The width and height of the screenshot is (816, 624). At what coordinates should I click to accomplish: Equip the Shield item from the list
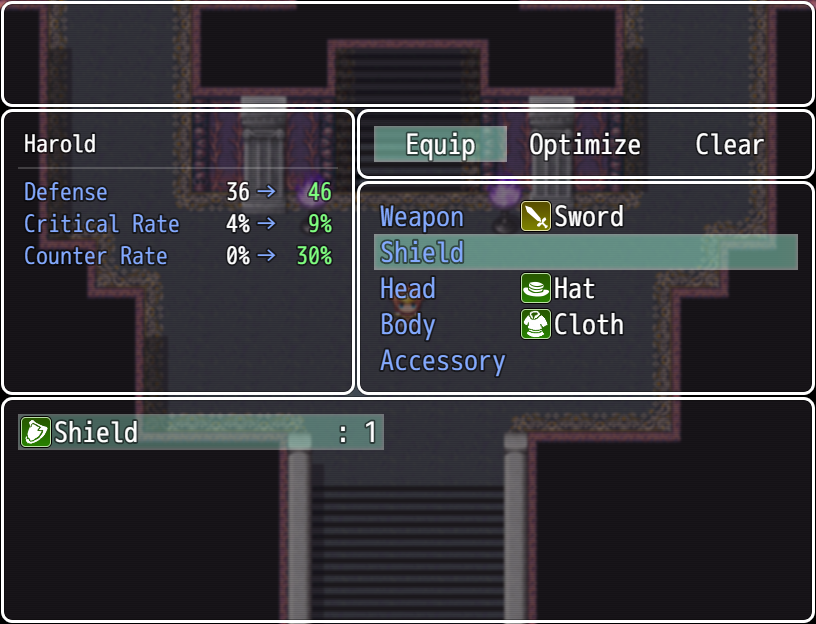click(x=200, y=433)
